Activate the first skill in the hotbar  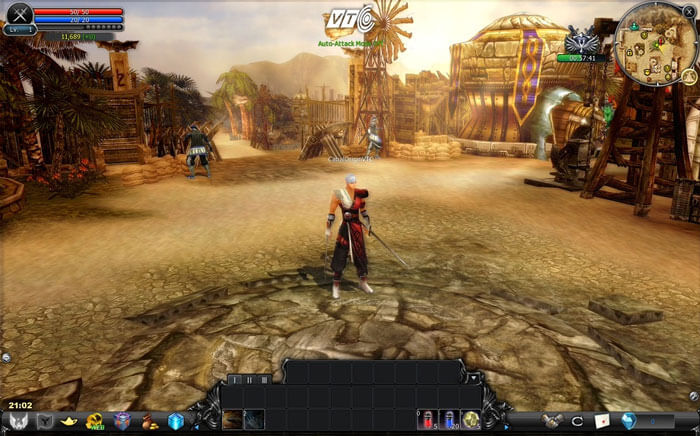click(233, 419)
